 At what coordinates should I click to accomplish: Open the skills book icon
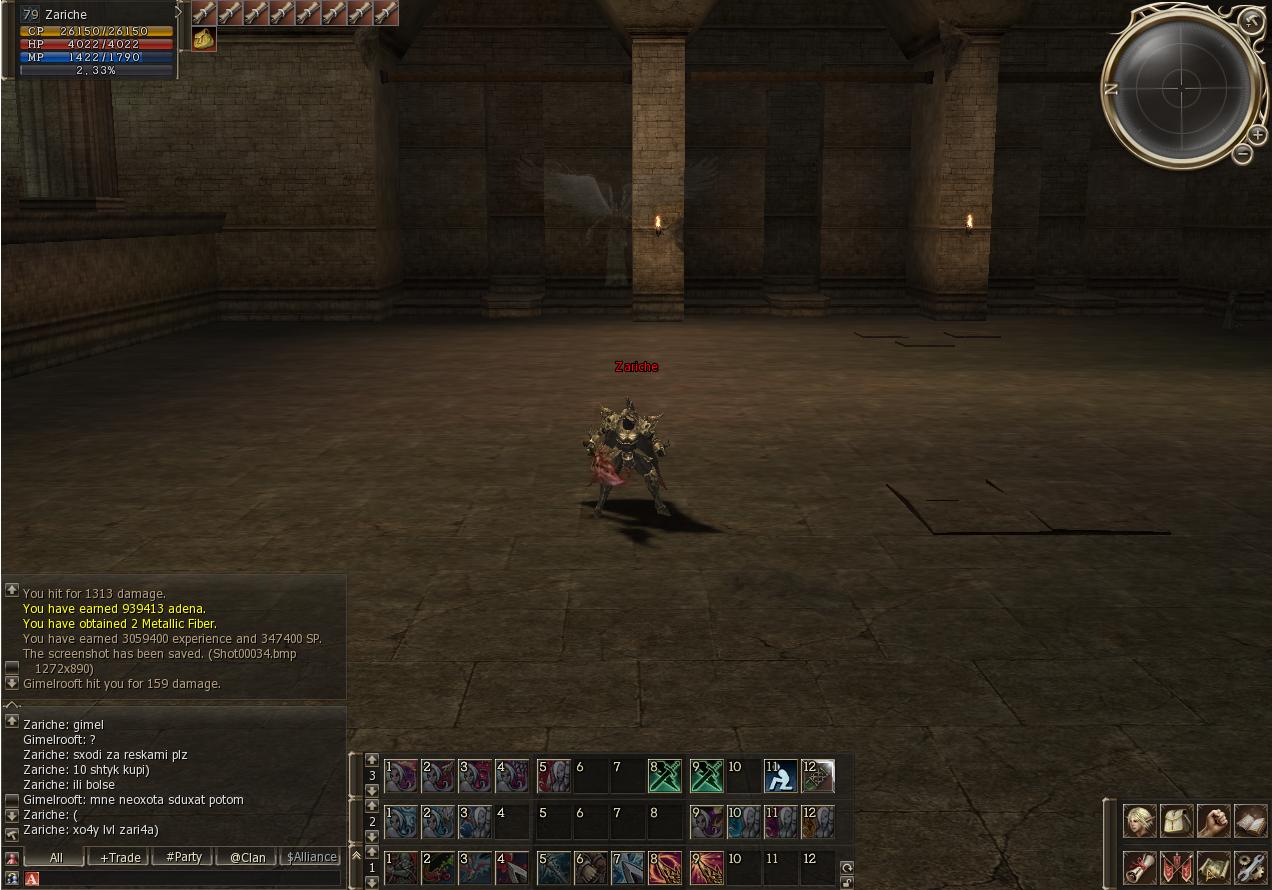coord(1251,821)
